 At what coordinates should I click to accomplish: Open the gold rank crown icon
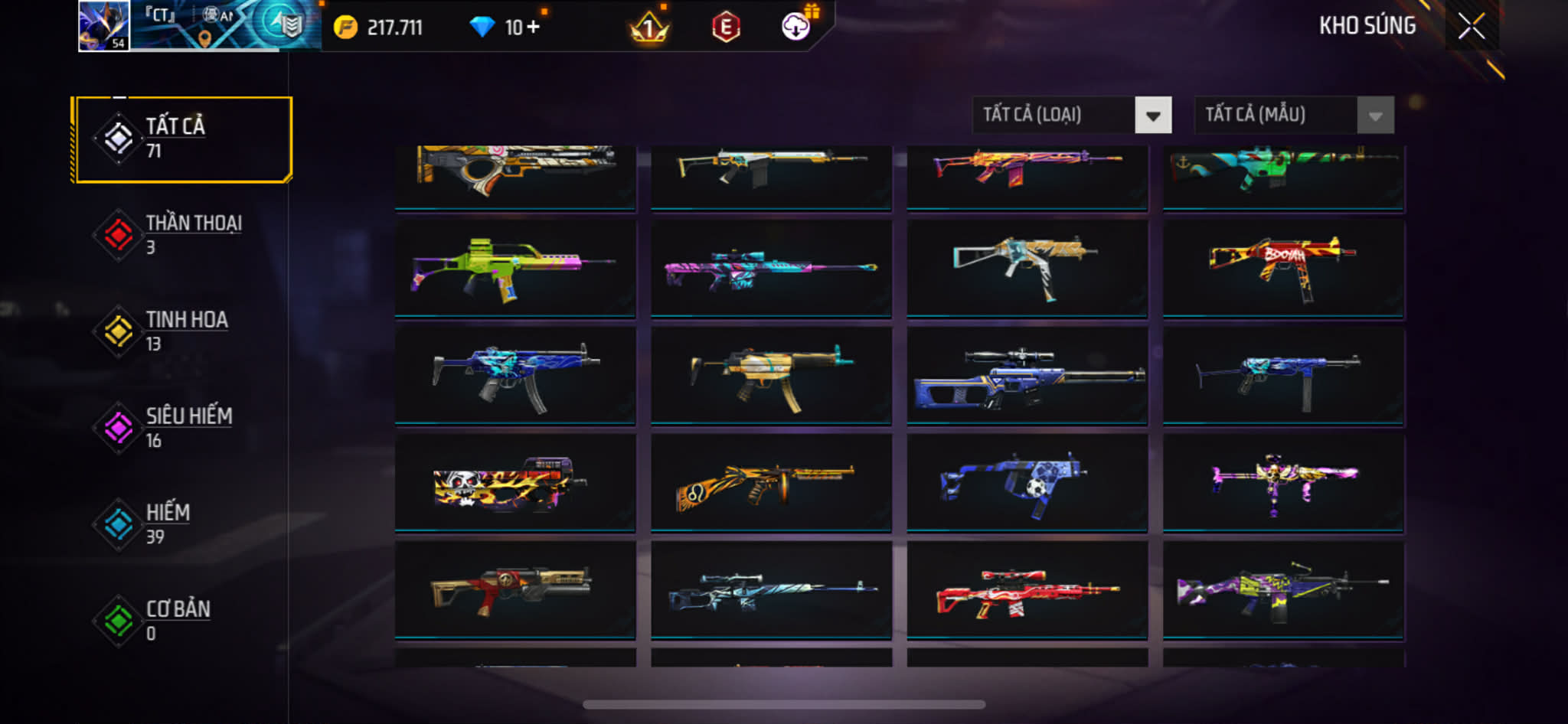pyautogui.click(x=649, y=29)
